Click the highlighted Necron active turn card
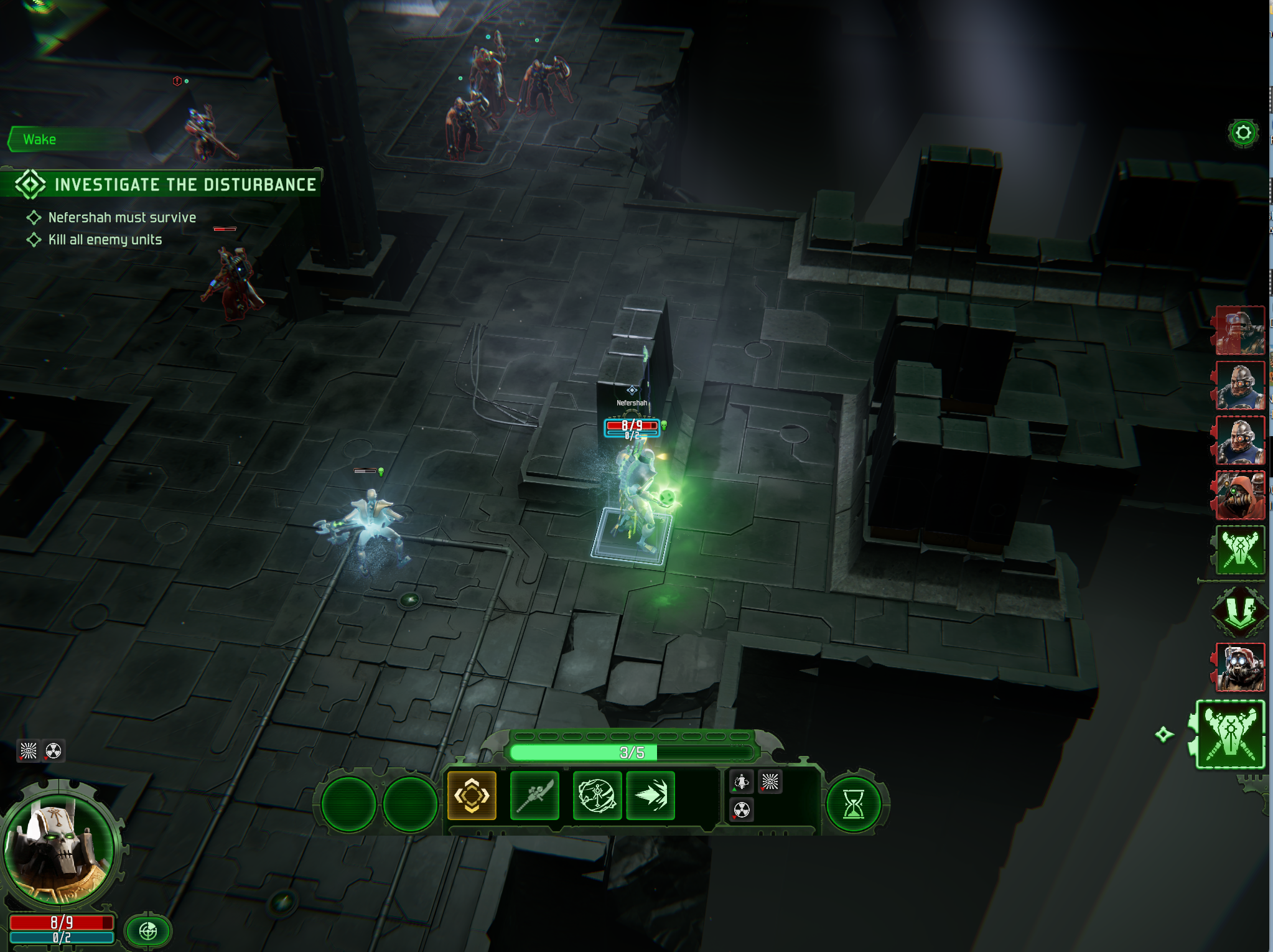Screen dimensions: 1273x952 click(1230, 734)
